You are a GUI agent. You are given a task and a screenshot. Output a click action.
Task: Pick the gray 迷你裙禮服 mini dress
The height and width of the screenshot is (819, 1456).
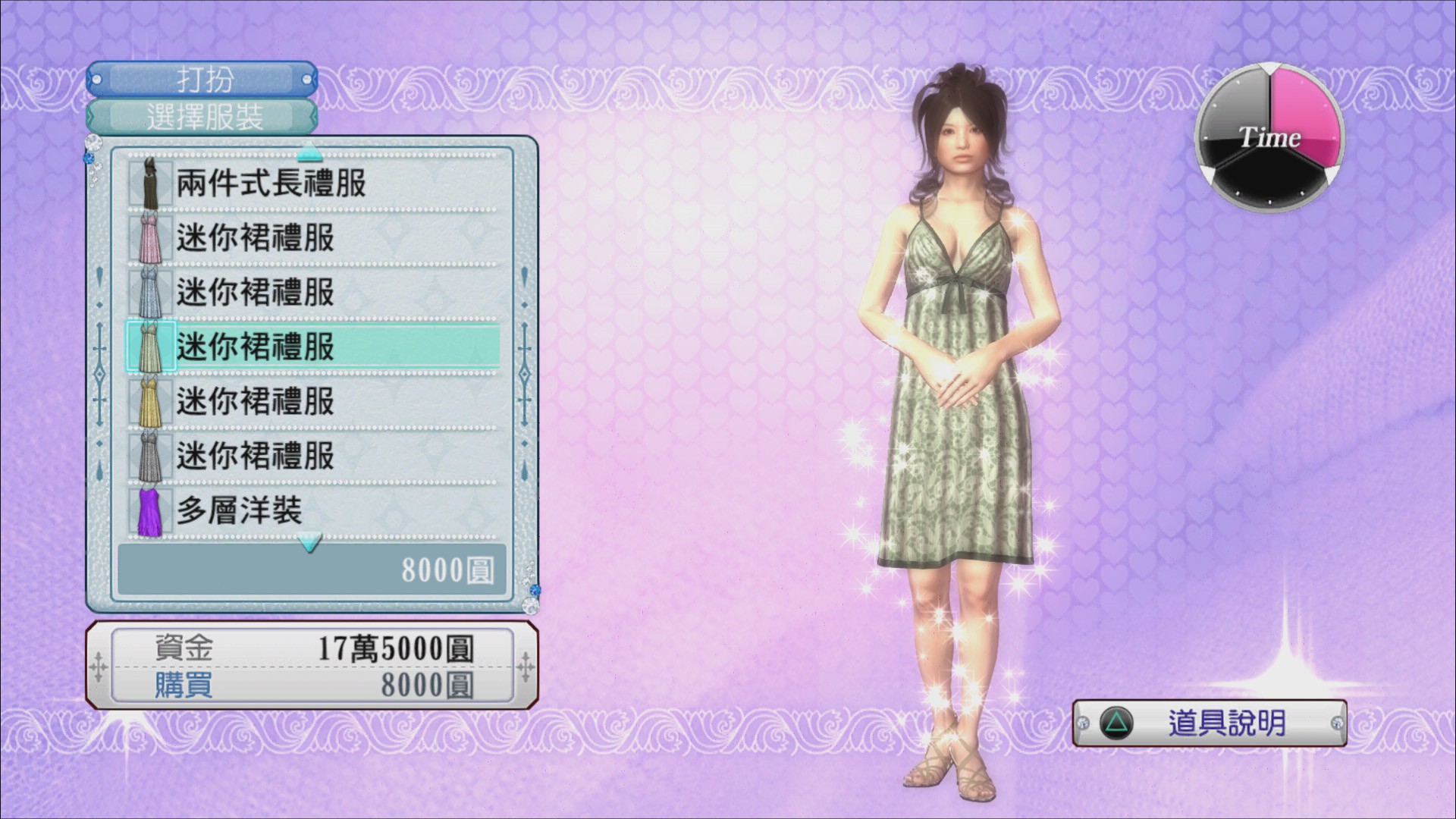coord(311,457)
